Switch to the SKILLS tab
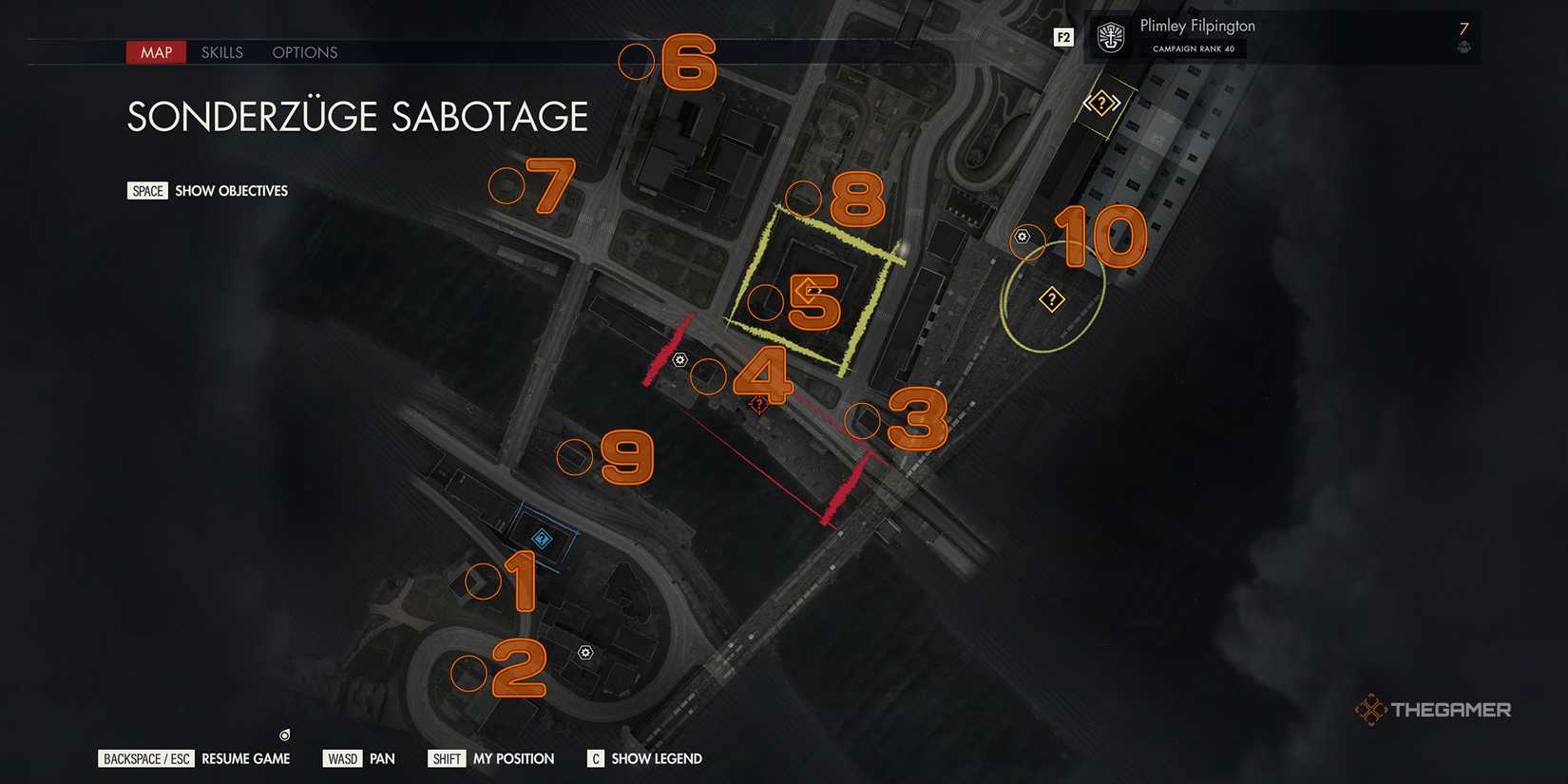Viewport: 1568px width, 784px height. (221, 52)
